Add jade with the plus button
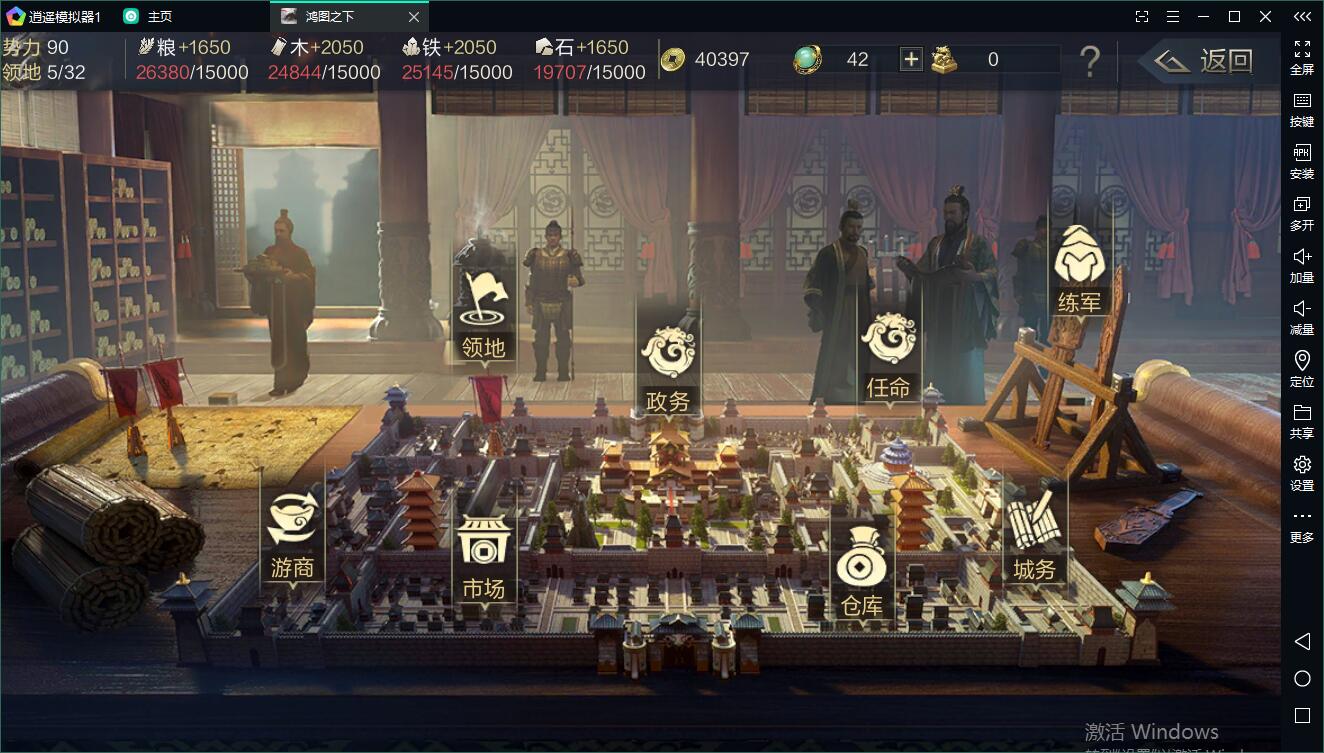 click(911, 59)
